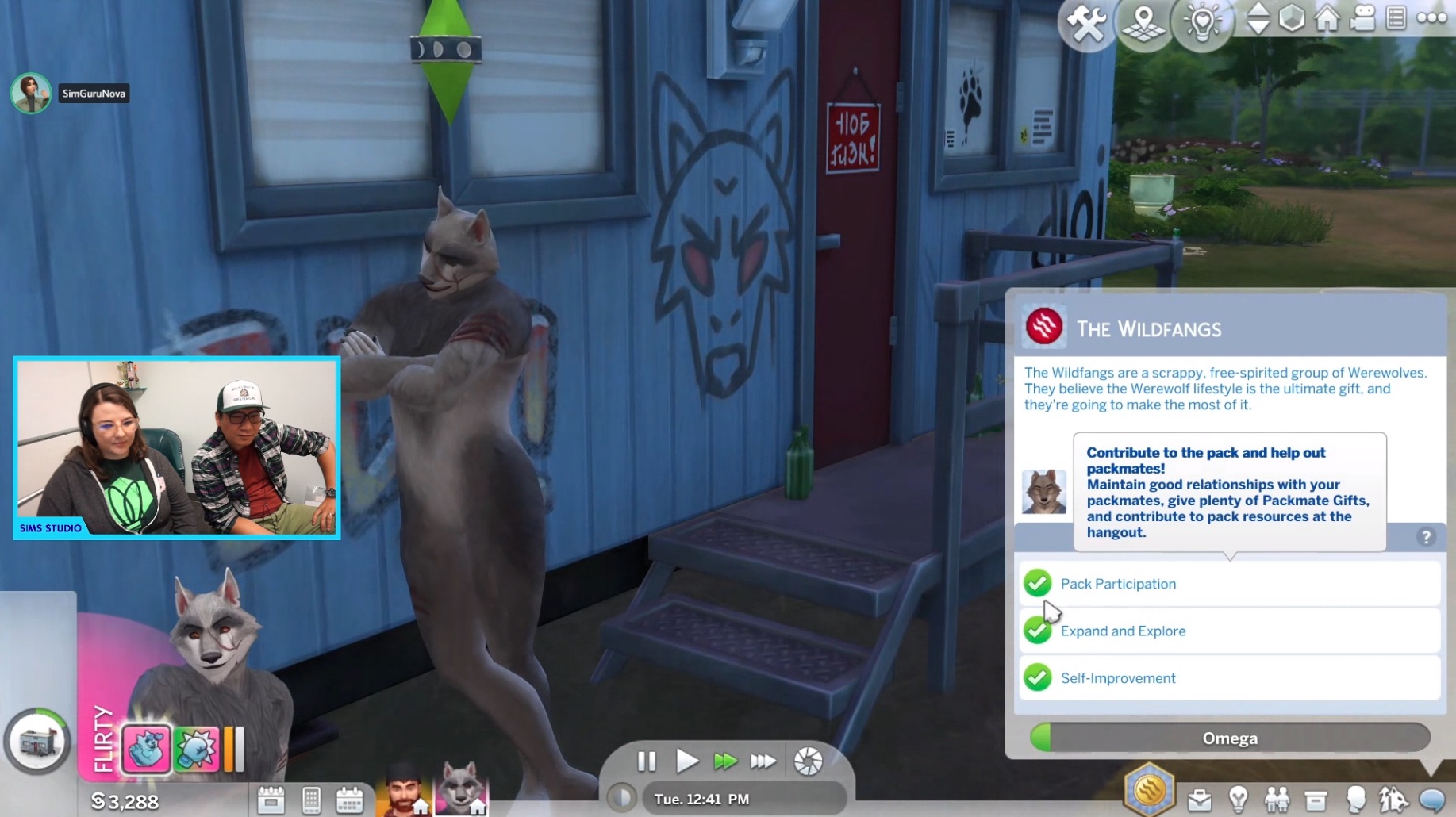Click the question mark help button

point(1426,537)
